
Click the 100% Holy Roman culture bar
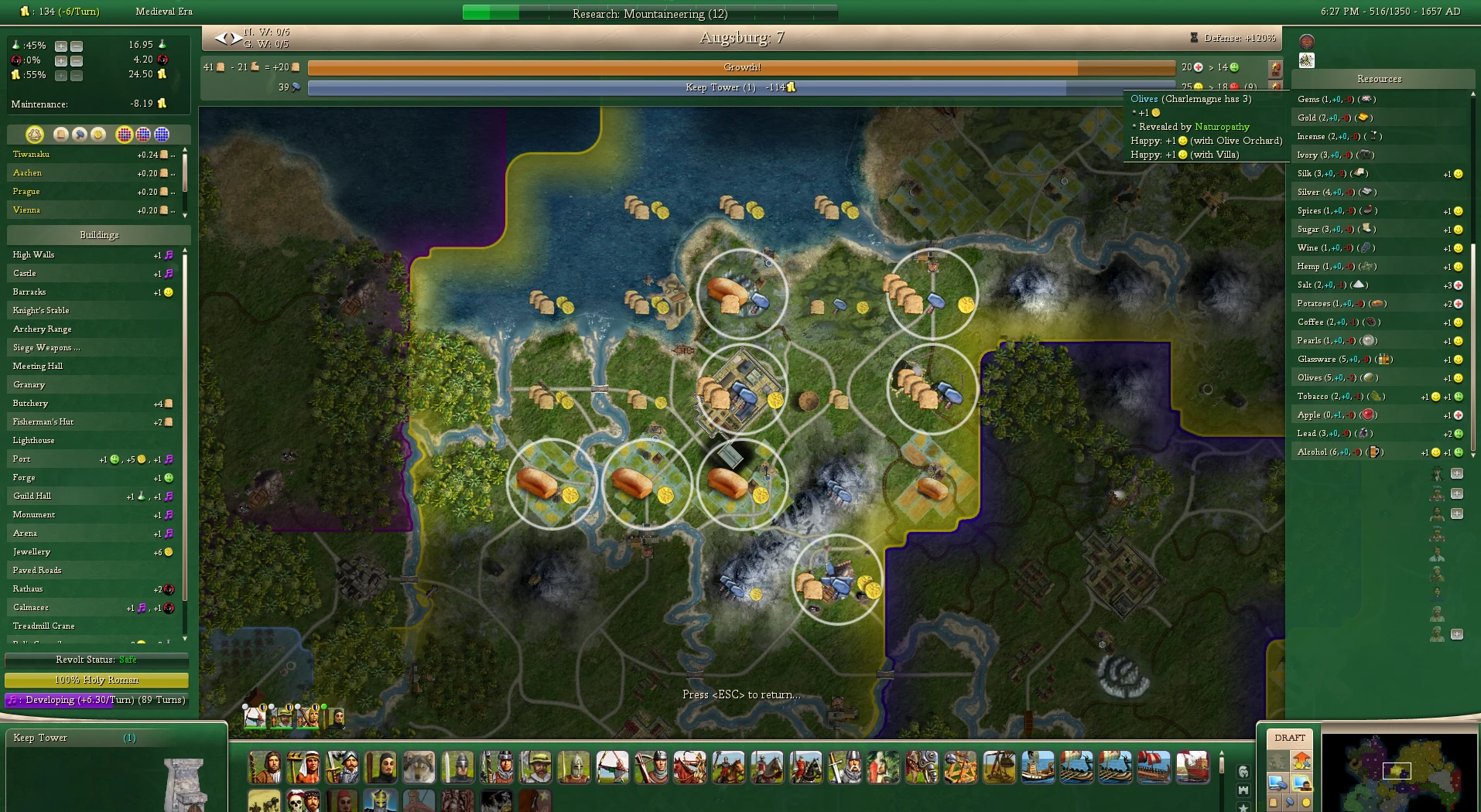(96, 681)
